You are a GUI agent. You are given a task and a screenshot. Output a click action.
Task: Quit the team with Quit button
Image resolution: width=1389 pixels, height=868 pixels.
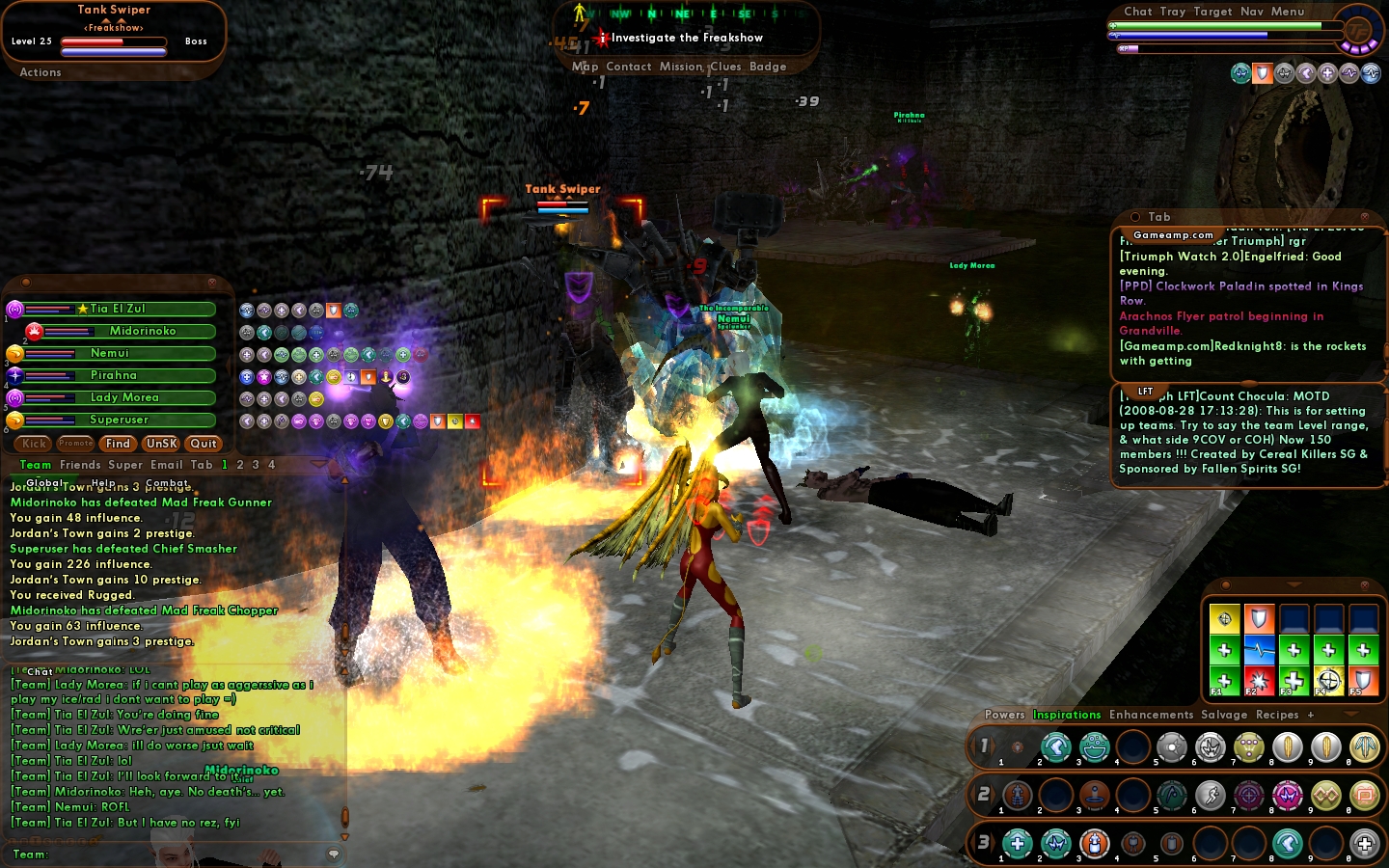[x=204, y=444]
